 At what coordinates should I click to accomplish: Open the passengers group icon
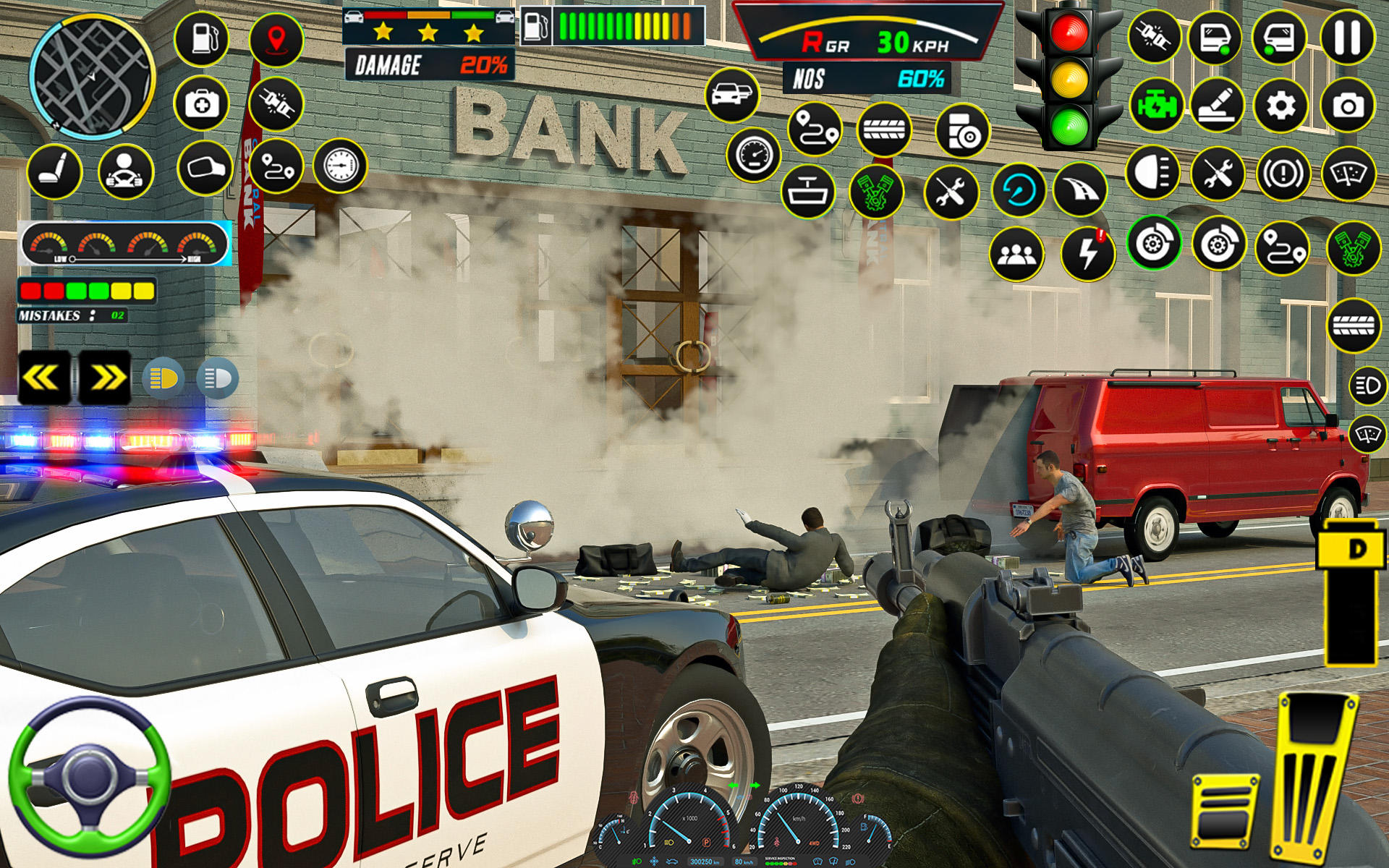click(x=1017, y=255)
